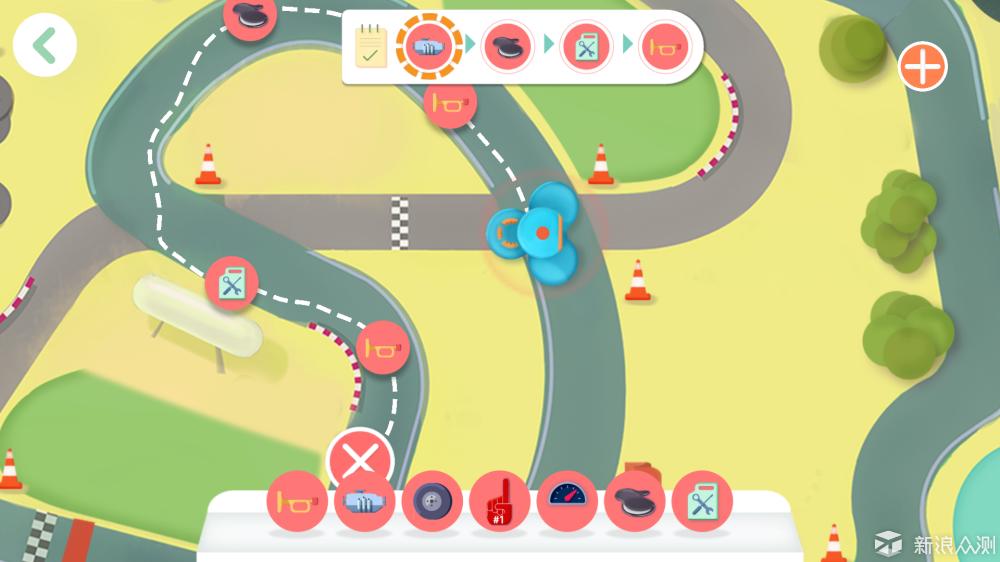
Task: Select the engine icon in the bottom tray
Action: click(364, 500)
